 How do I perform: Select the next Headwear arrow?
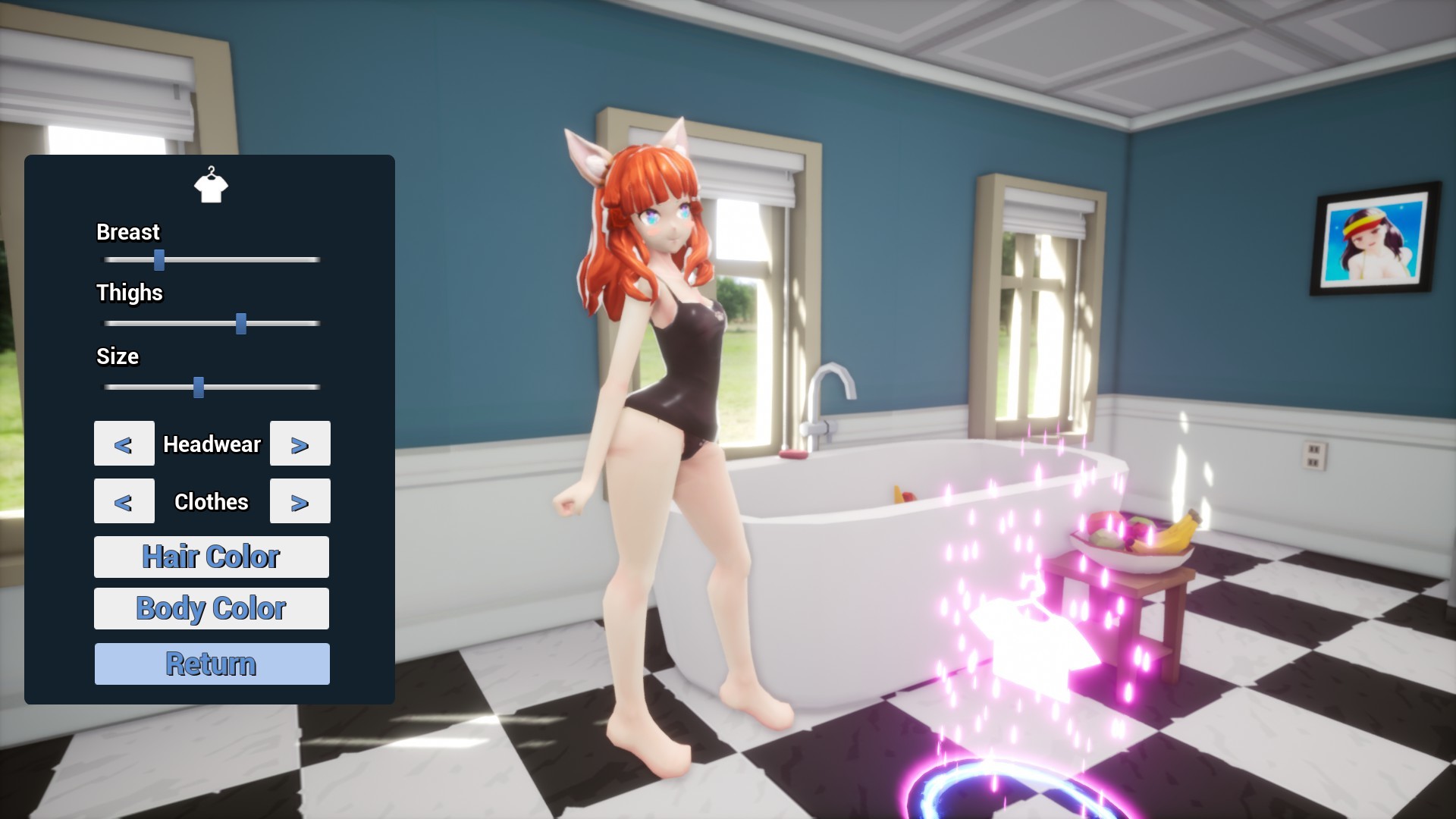point(300,444)
